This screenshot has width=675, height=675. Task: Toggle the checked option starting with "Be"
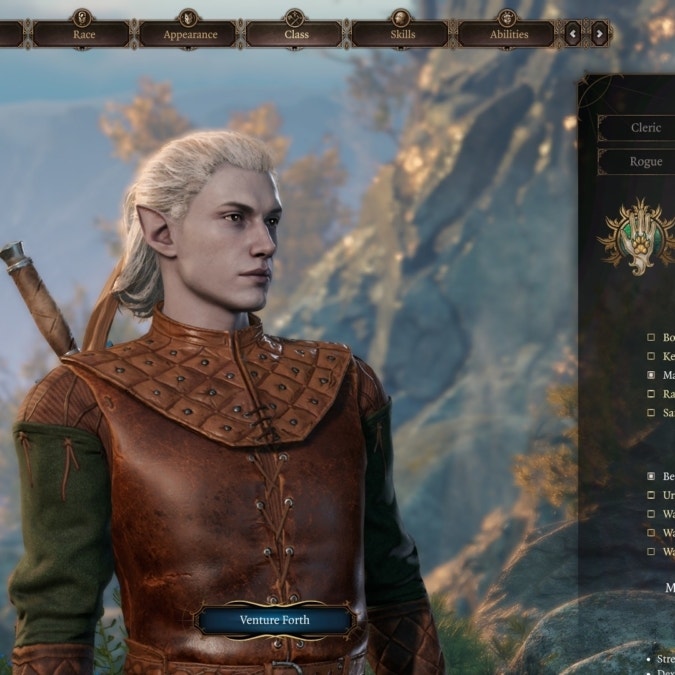point(652,477)
